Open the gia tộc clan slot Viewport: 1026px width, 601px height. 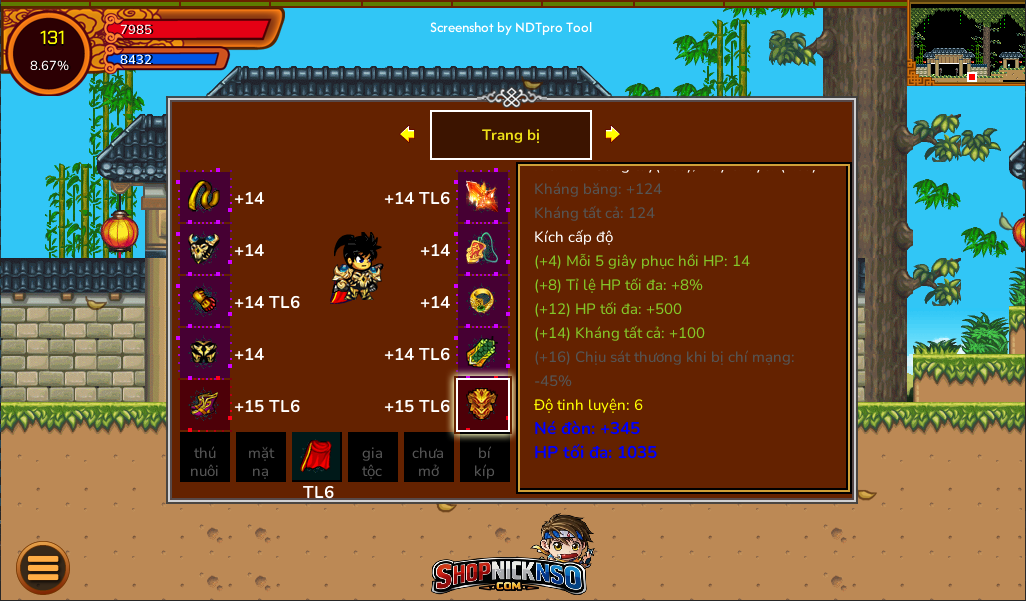pos(373,458)
